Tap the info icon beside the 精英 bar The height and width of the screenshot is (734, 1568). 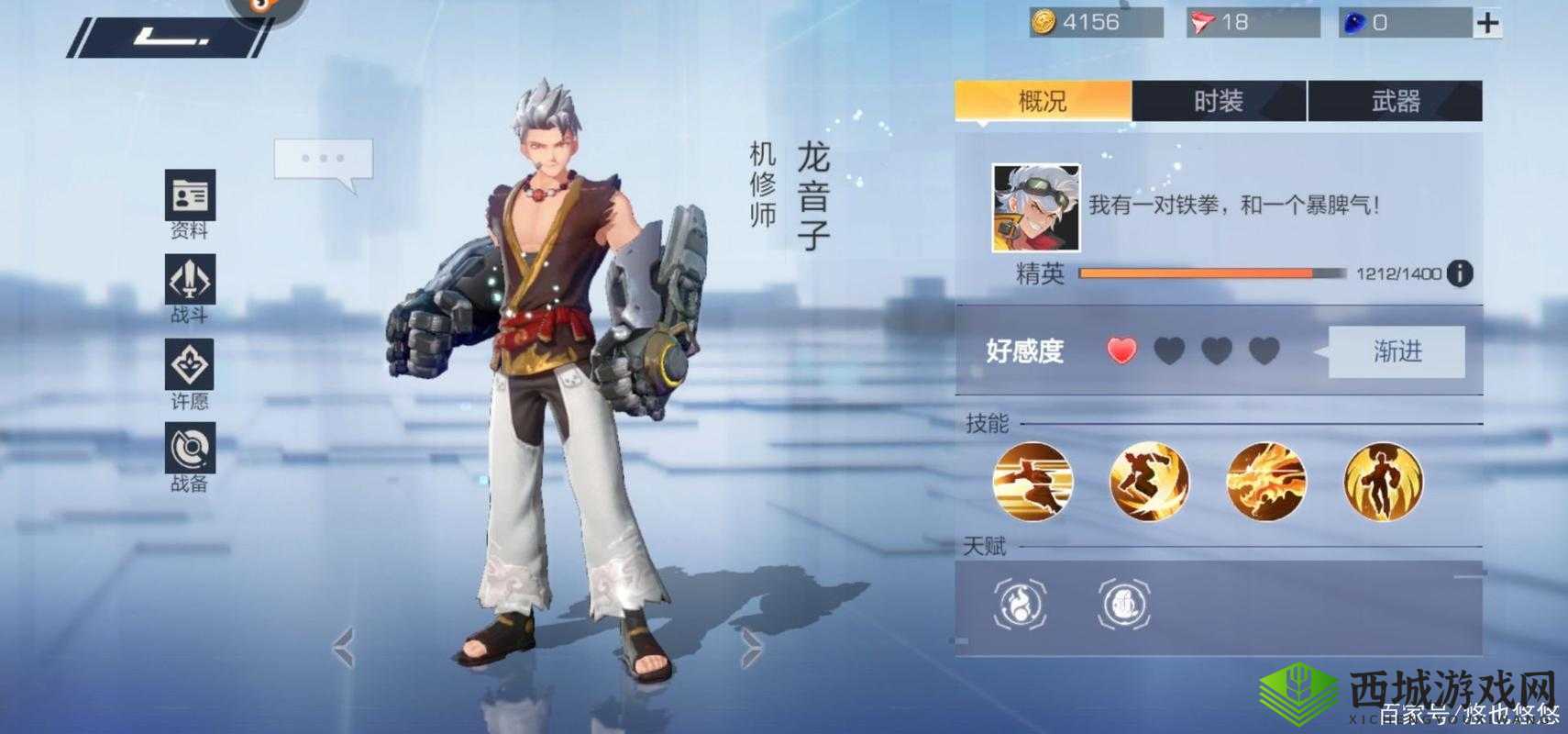[1458, 272]
